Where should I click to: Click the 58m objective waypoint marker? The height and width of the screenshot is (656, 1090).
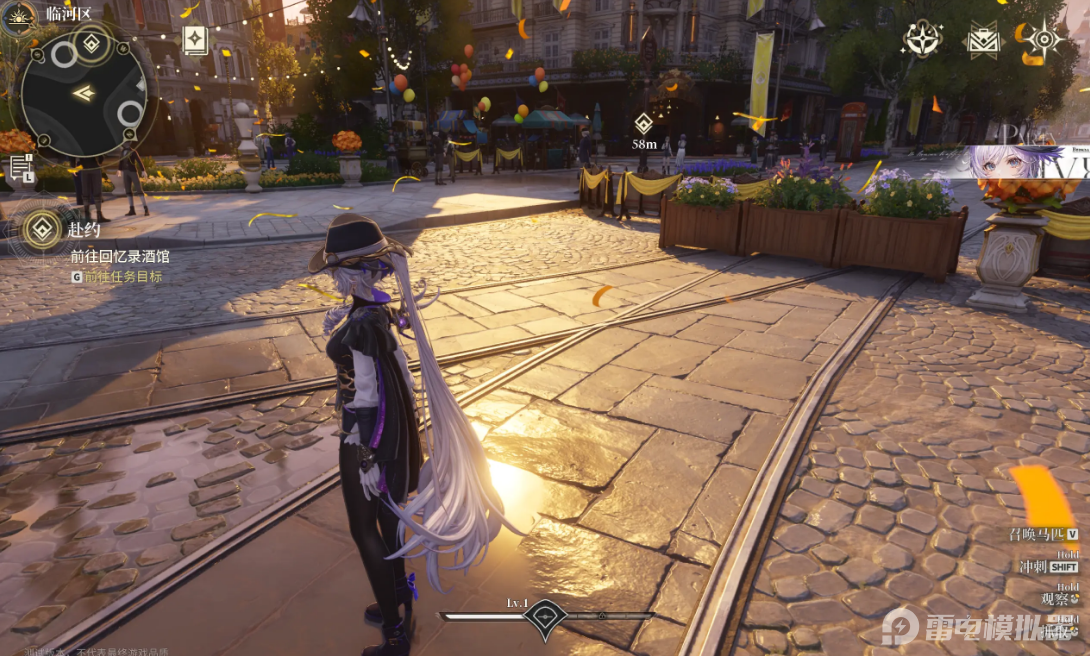[644, 124]
